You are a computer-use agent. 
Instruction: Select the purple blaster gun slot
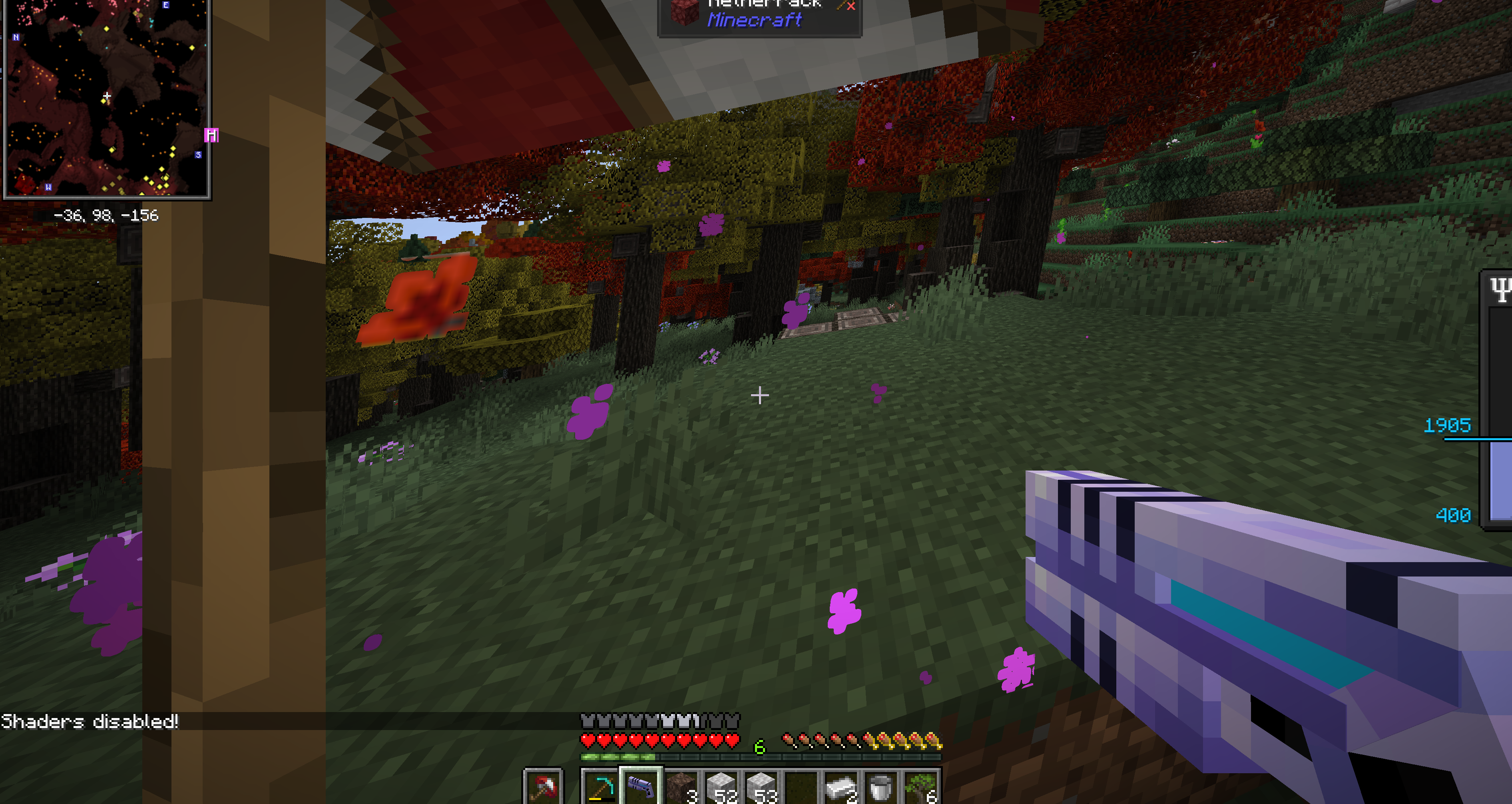641,787
